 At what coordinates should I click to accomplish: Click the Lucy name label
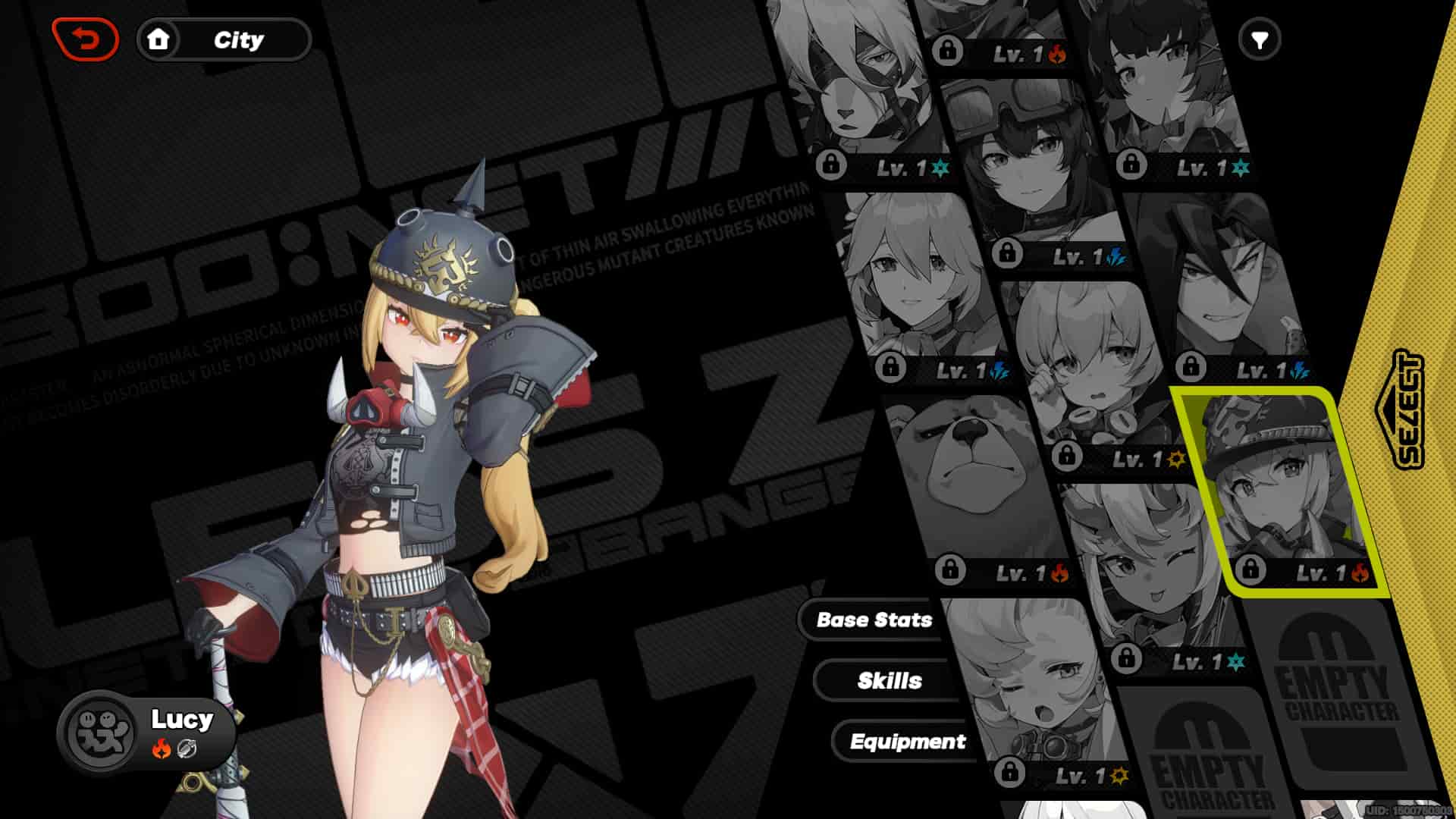[x=182, y=720]
